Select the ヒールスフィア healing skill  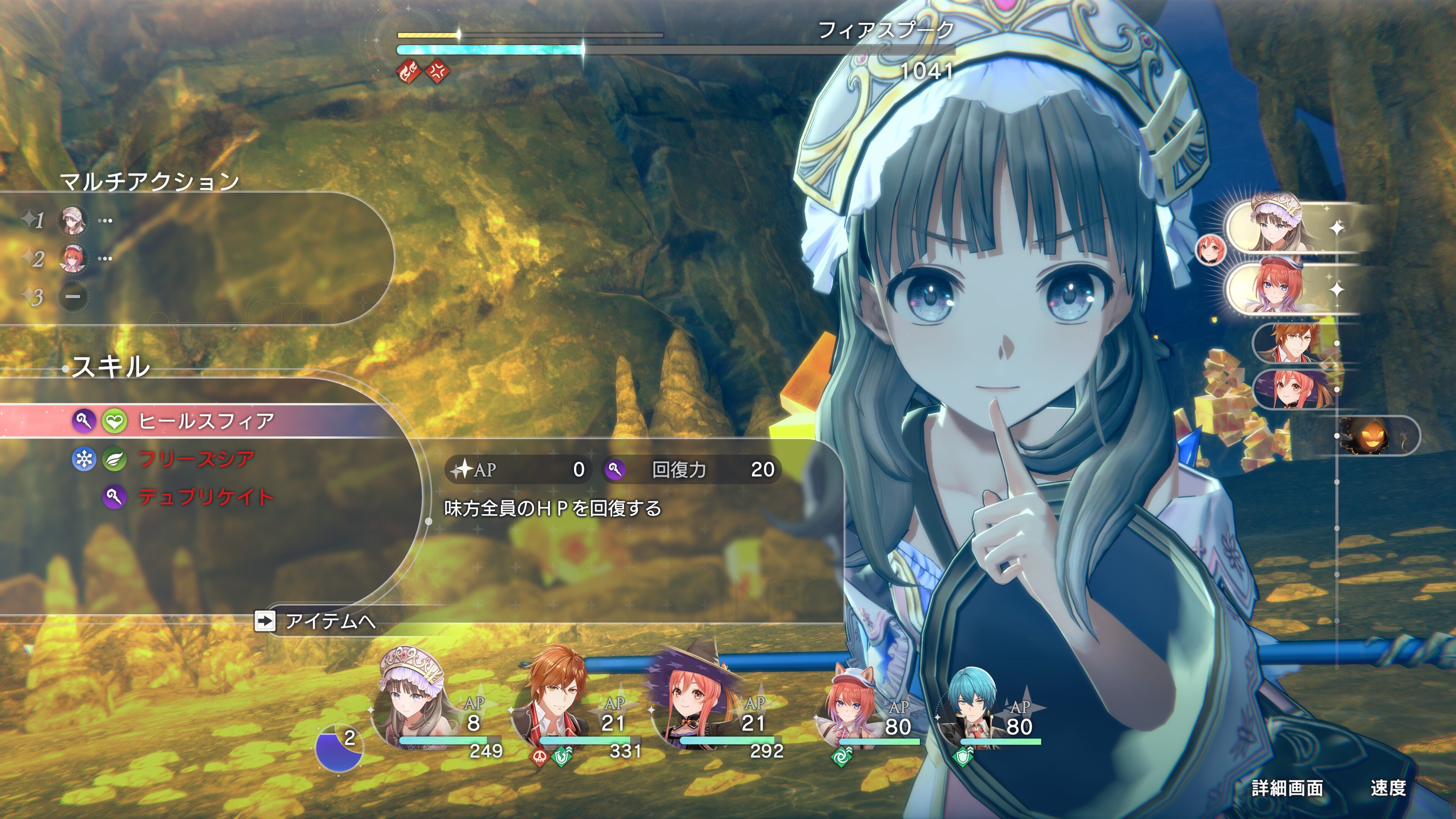[206, 421]
